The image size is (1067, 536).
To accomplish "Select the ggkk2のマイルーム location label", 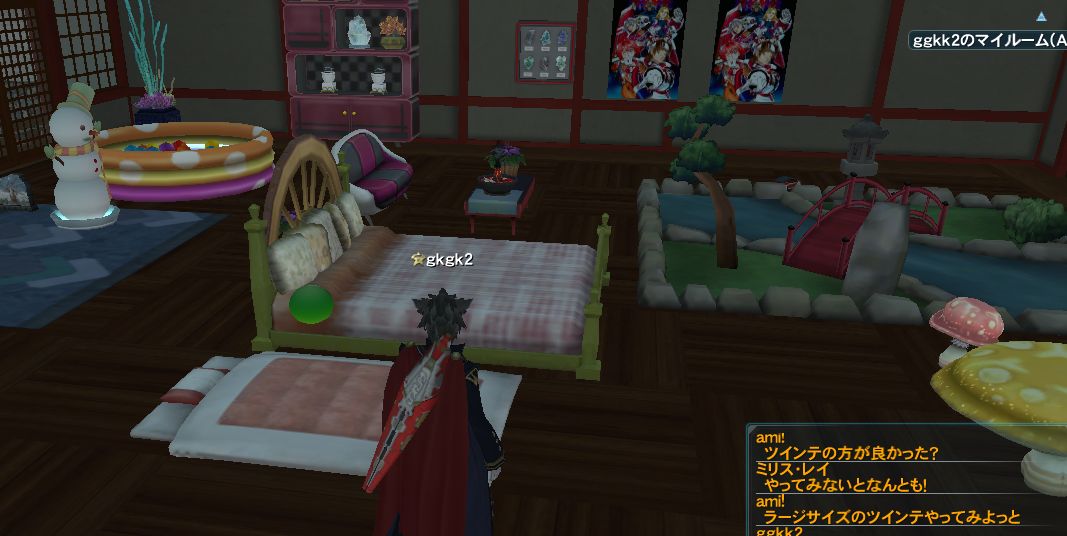I will [x=988, y=40].
